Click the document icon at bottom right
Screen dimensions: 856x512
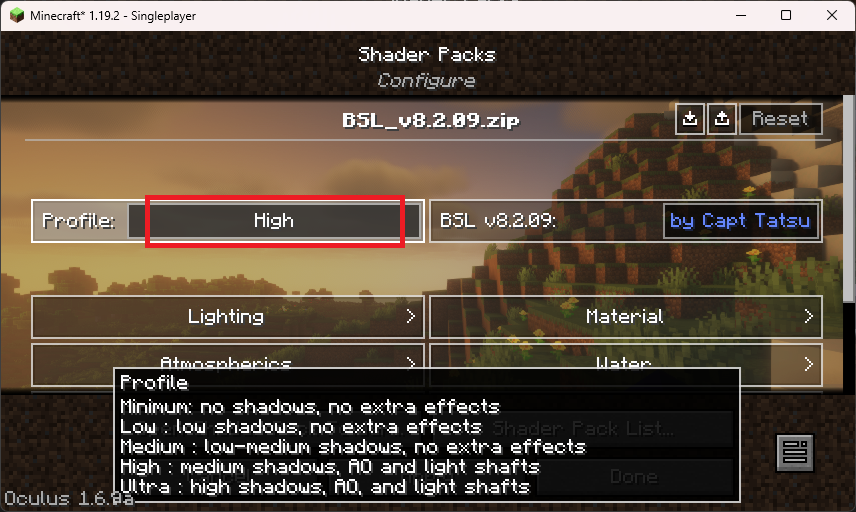coord(795,453)
